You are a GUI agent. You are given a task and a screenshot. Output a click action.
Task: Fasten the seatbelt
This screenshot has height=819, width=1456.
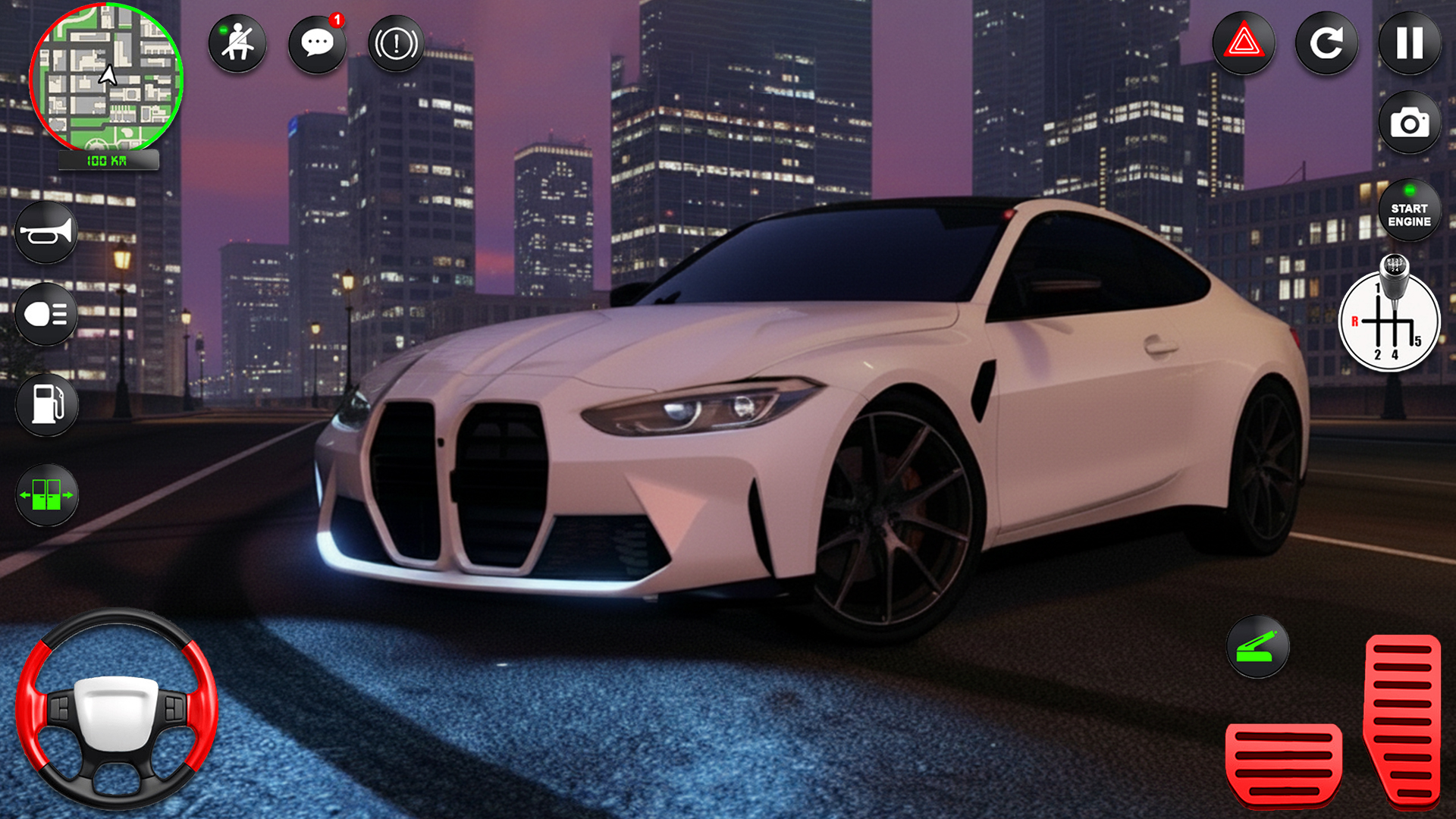(x=237, y=43)
